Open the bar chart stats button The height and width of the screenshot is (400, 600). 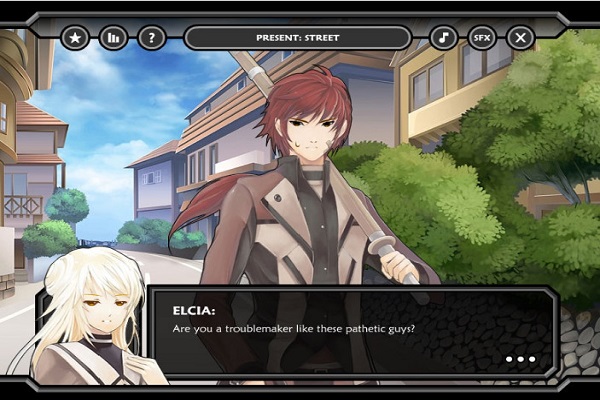(x=113, y=38)
